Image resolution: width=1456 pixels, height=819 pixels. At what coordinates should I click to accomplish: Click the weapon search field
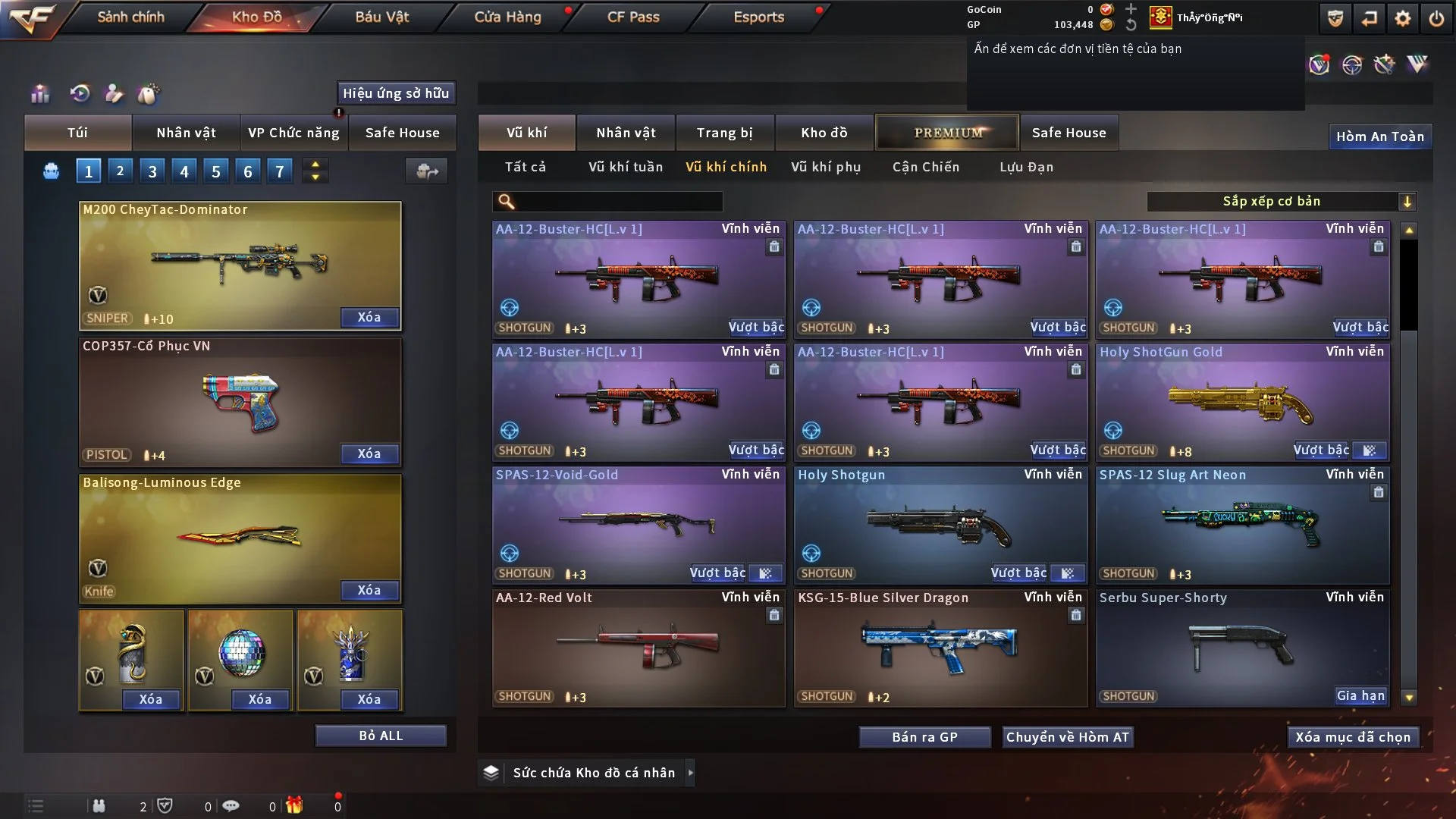618,202
